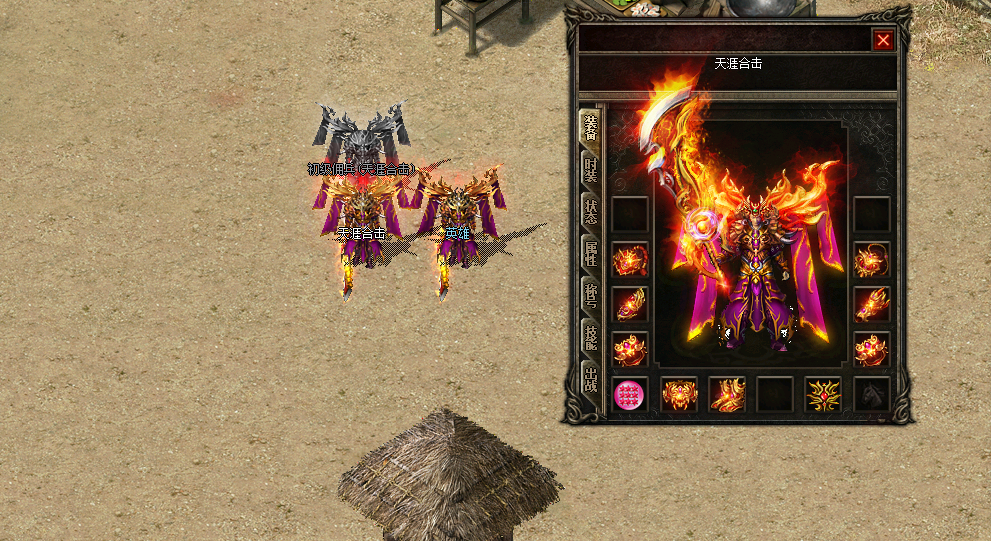The width and height of the screenshot is (991, 541).
Task: Click the horse mount slot
Action: pyautogui.click(x=872, y=395)
